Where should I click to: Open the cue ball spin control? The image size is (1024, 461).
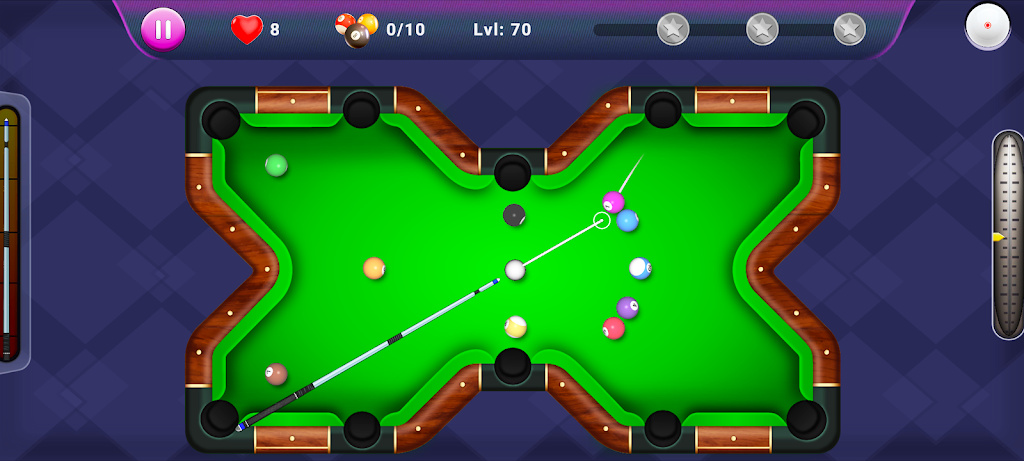pos(987,25)
